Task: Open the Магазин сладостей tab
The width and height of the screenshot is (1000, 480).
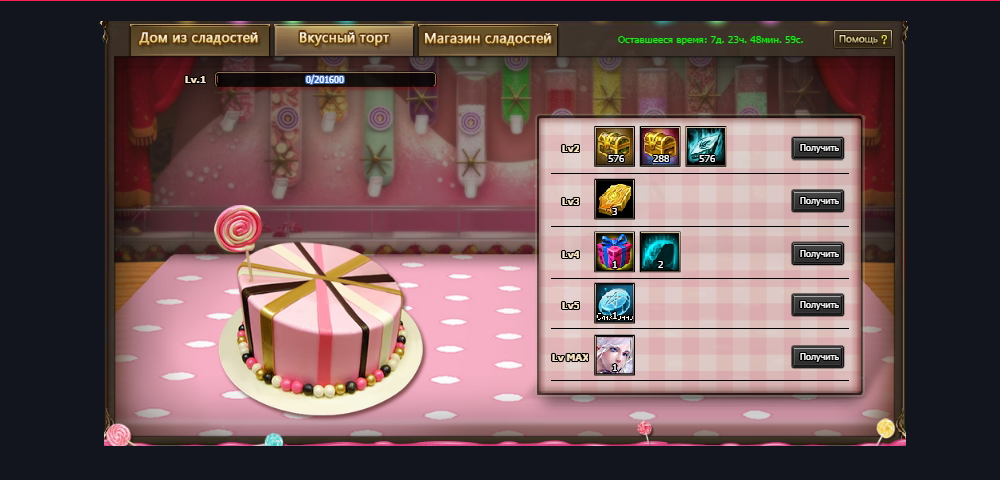Action: point(488,40)
